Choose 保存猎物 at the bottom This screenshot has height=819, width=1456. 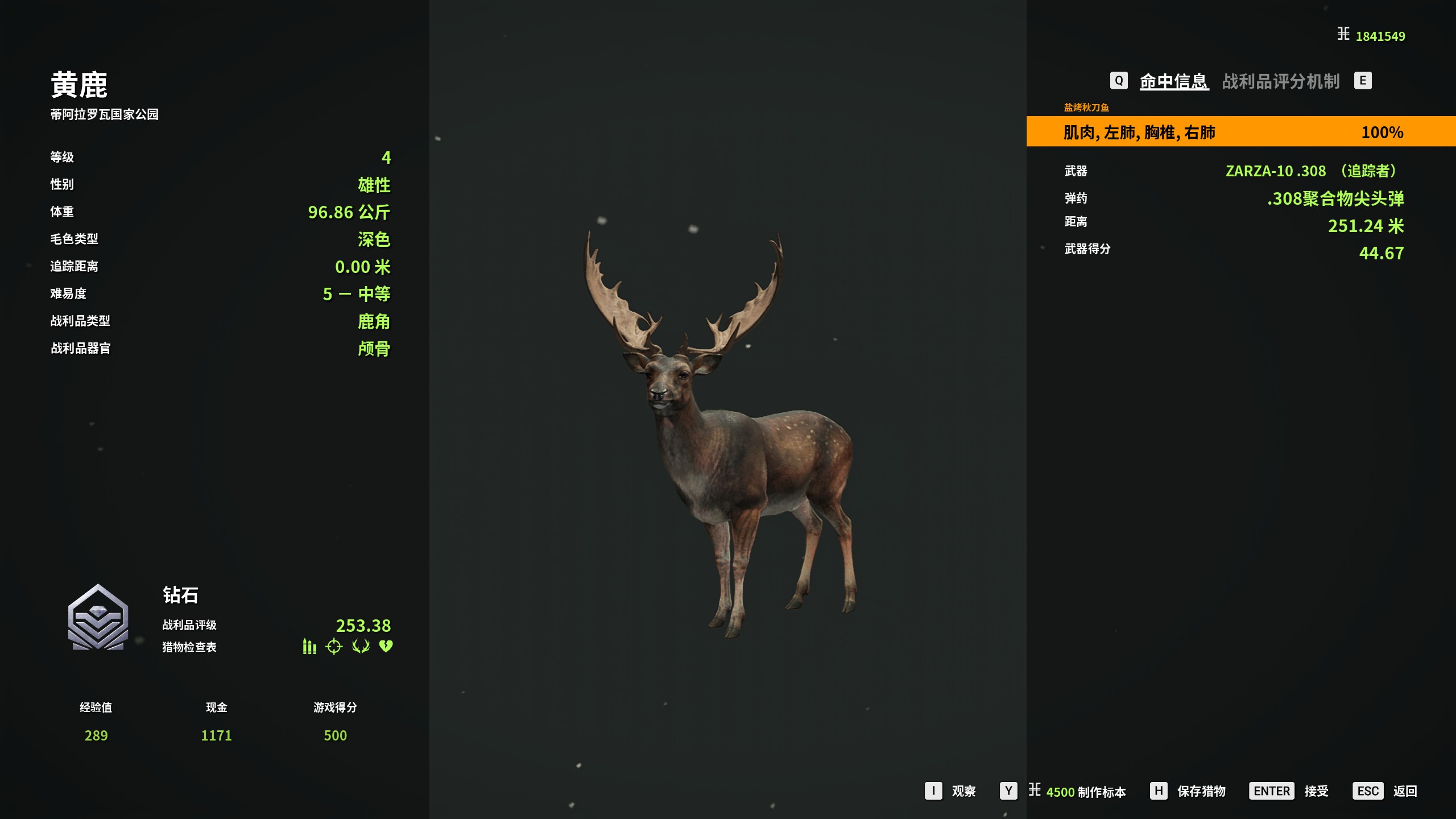pyautogui.click(x=1201, y=791)
